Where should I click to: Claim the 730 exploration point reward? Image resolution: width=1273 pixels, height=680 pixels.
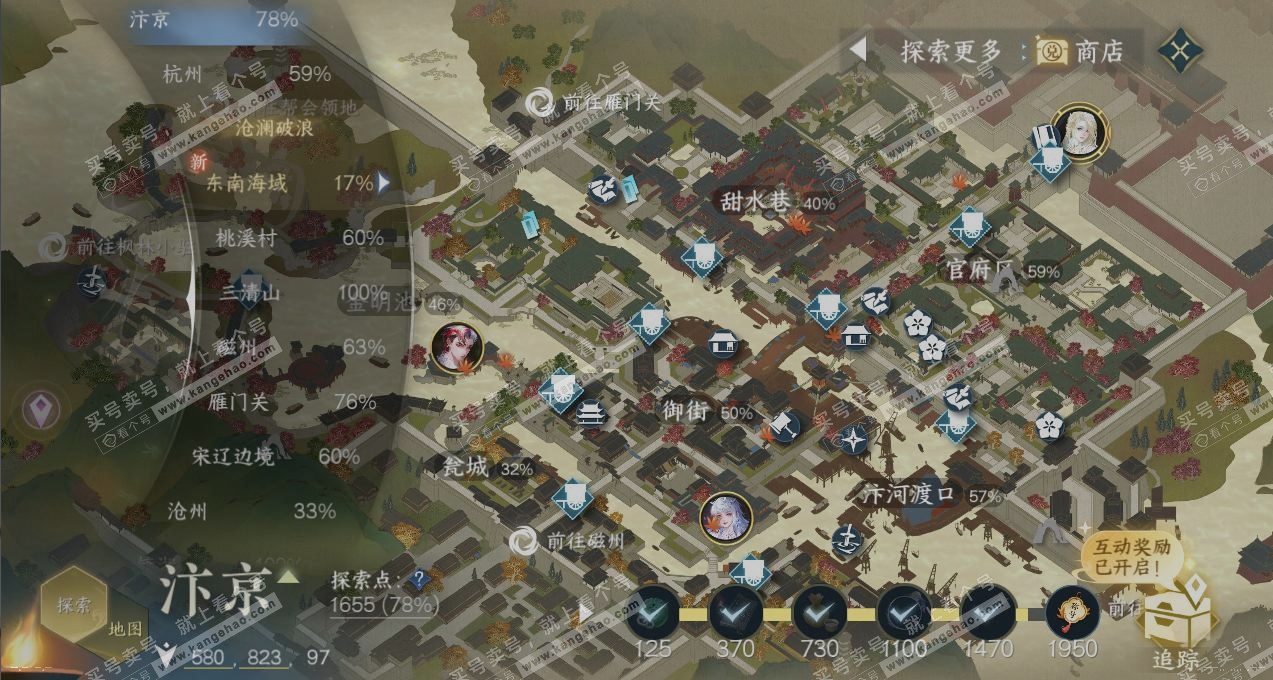[819, 612]
